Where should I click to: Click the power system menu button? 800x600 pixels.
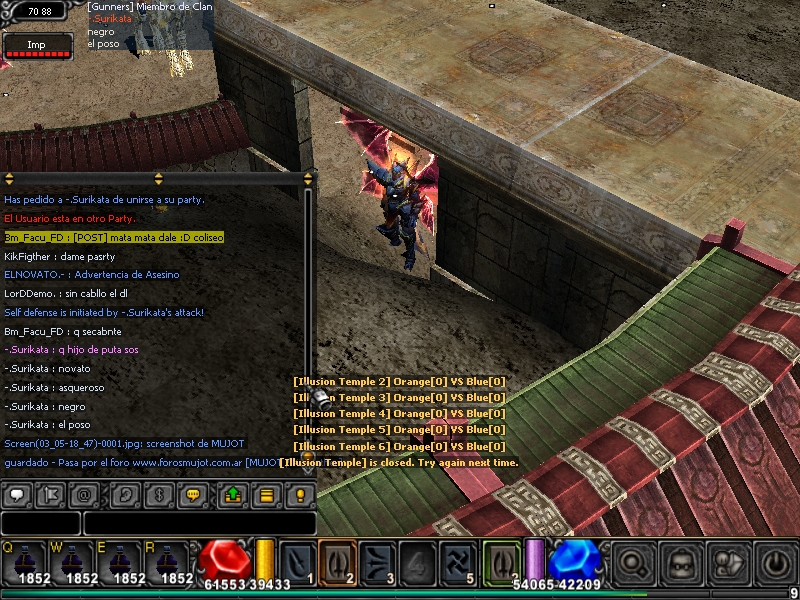pyautogui.click(x=776, y=562)
